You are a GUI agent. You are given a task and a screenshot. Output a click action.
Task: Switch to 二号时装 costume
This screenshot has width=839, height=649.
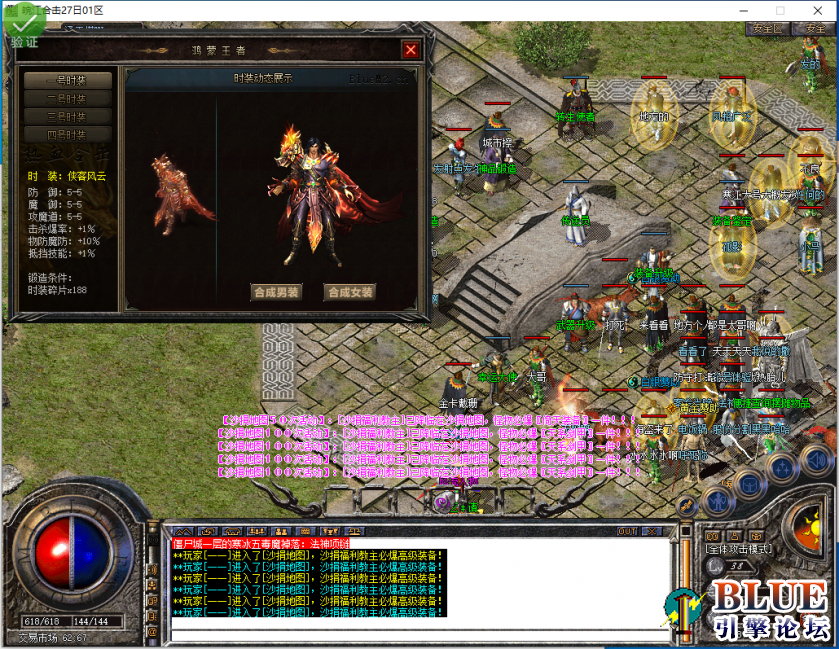(68, 99)
